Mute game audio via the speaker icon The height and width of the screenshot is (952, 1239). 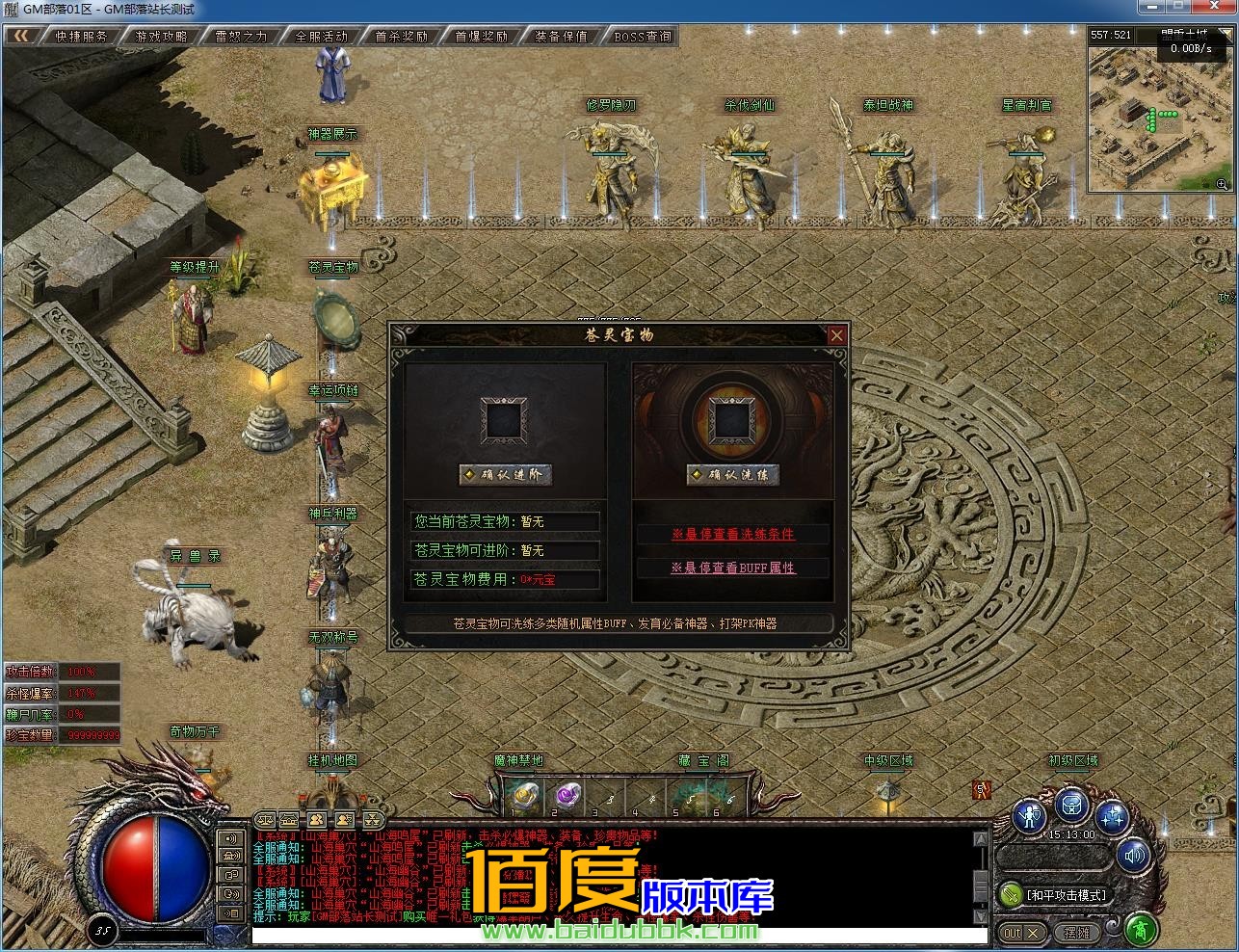tap(1134, 856)
